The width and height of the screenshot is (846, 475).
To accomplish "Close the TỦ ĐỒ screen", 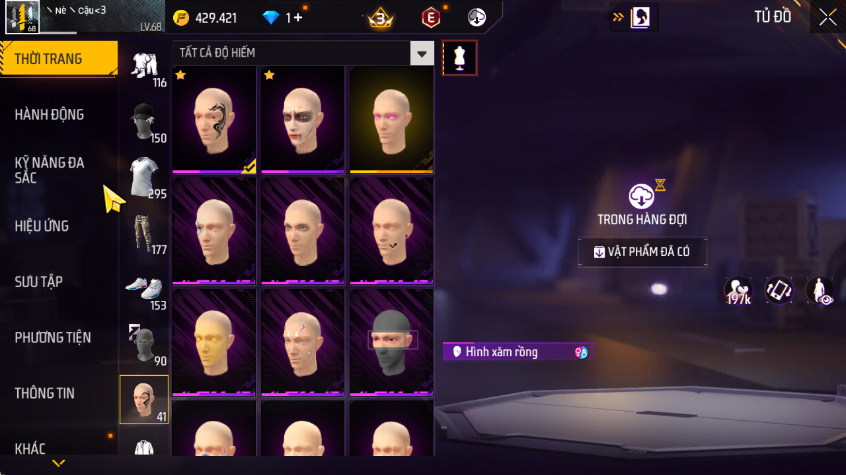I will click(x=827, y=17).
